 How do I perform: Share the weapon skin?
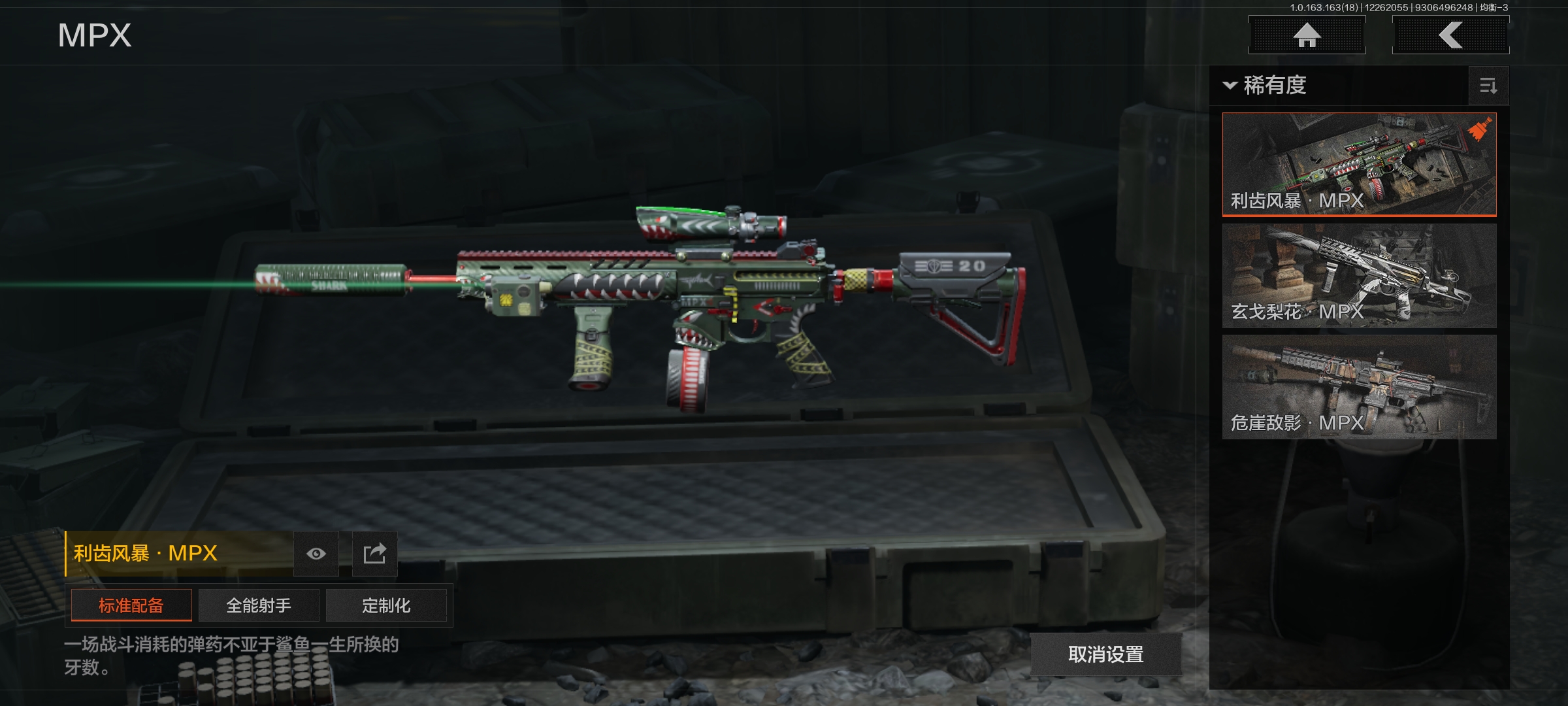click(x=374, y=554)
